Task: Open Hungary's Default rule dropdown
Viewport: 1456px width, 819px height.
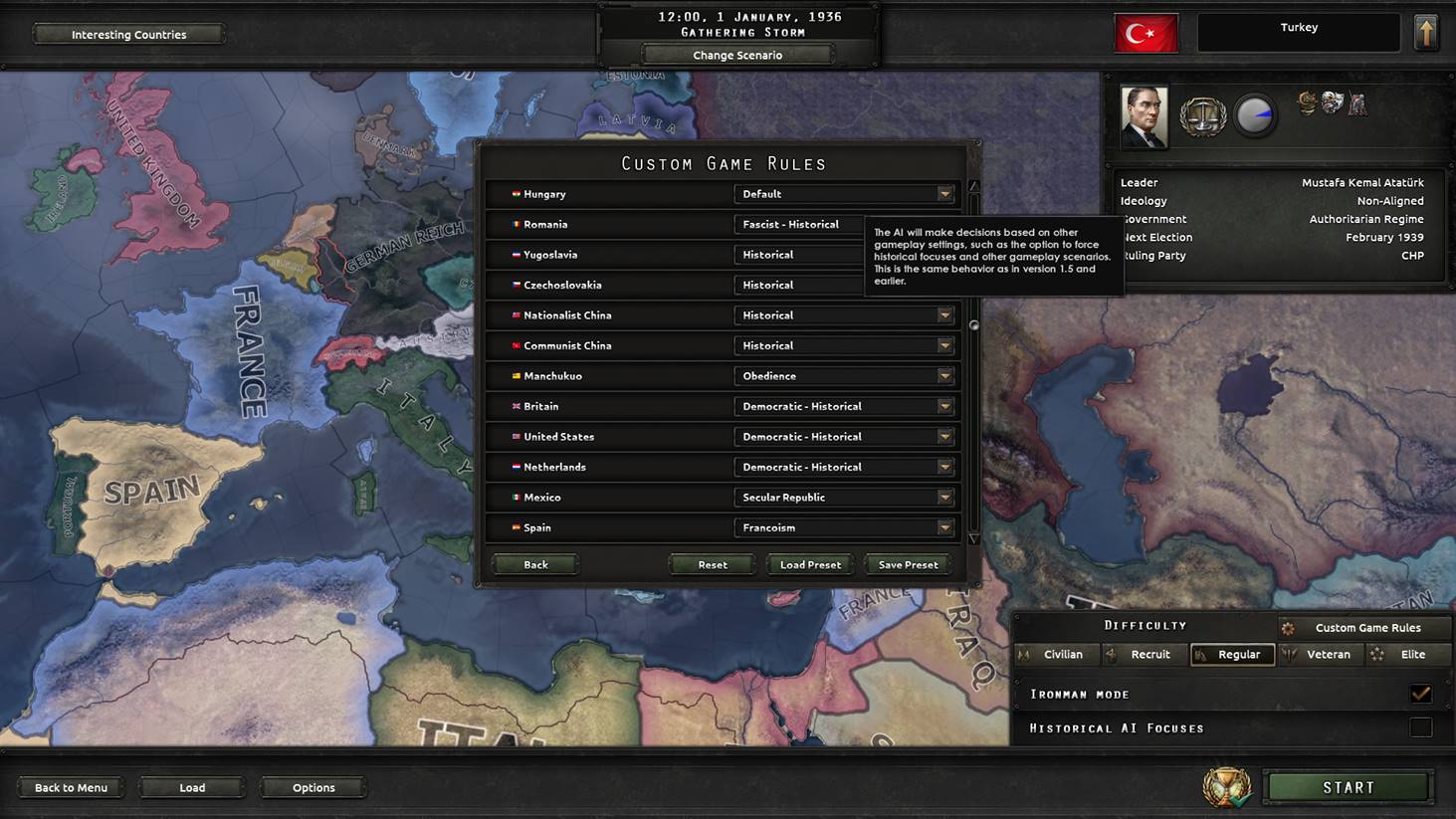Action: pyautogui.click(x=844, y=193)
